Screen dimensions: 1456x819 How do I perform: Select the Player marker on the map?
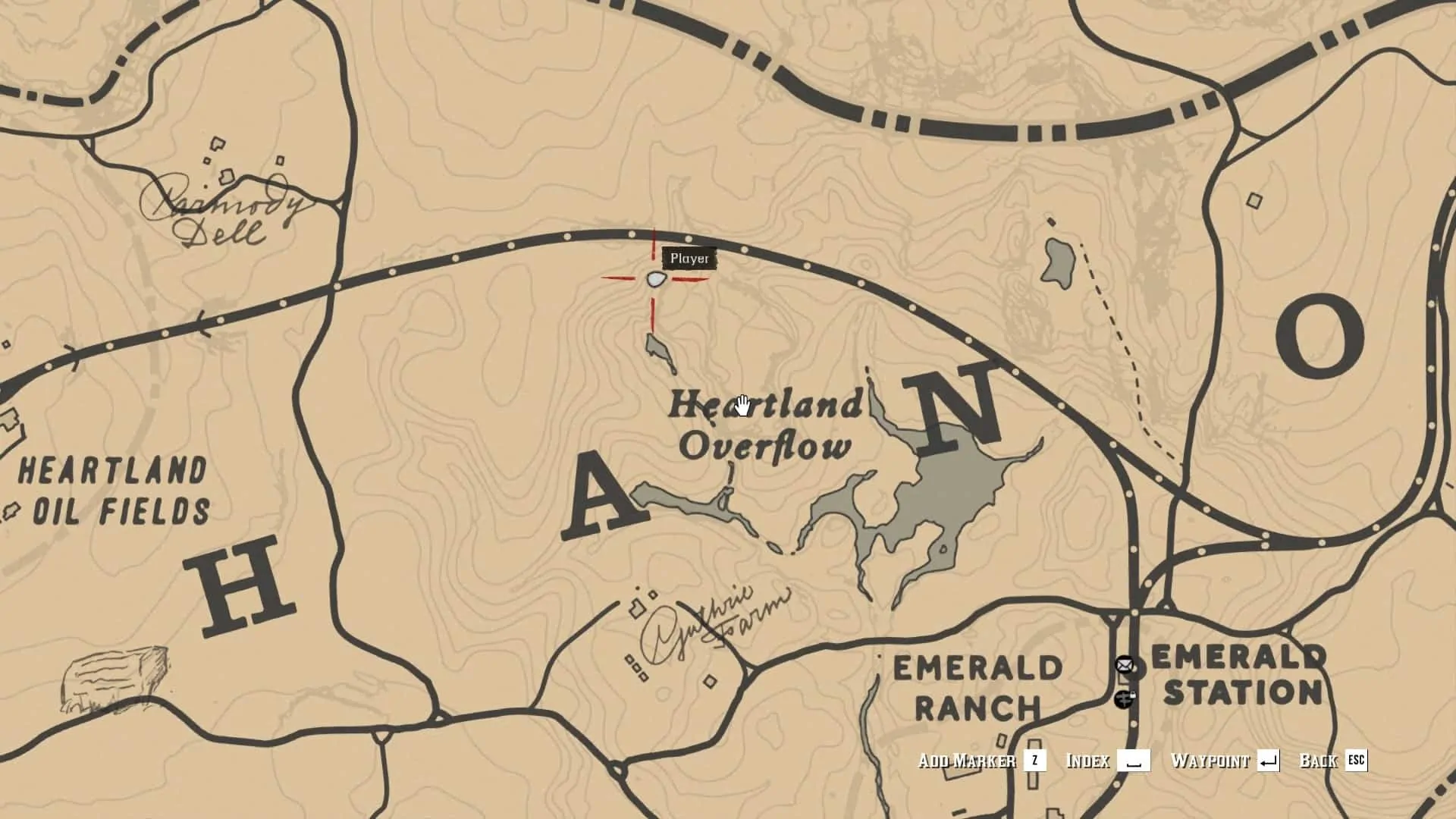click(x=656, y=279)
